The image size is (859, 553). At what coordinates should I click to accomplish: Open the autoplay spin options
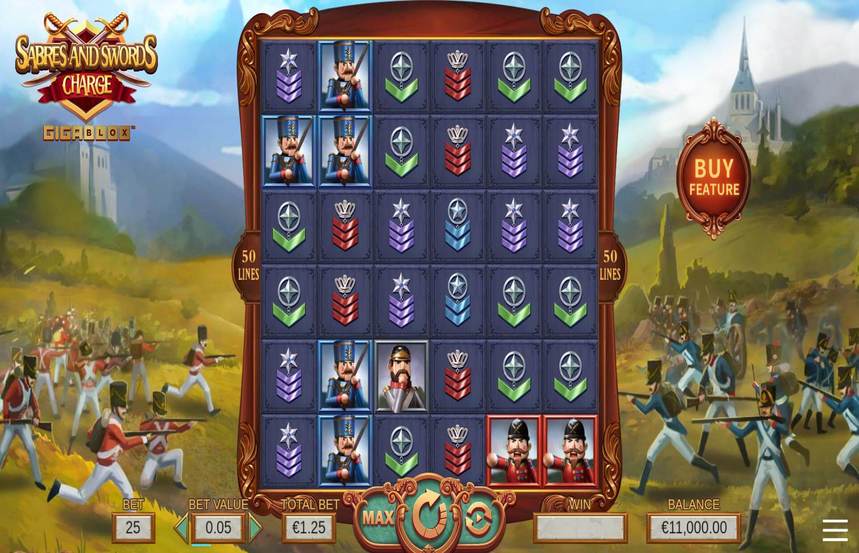[x=479, y=517]
